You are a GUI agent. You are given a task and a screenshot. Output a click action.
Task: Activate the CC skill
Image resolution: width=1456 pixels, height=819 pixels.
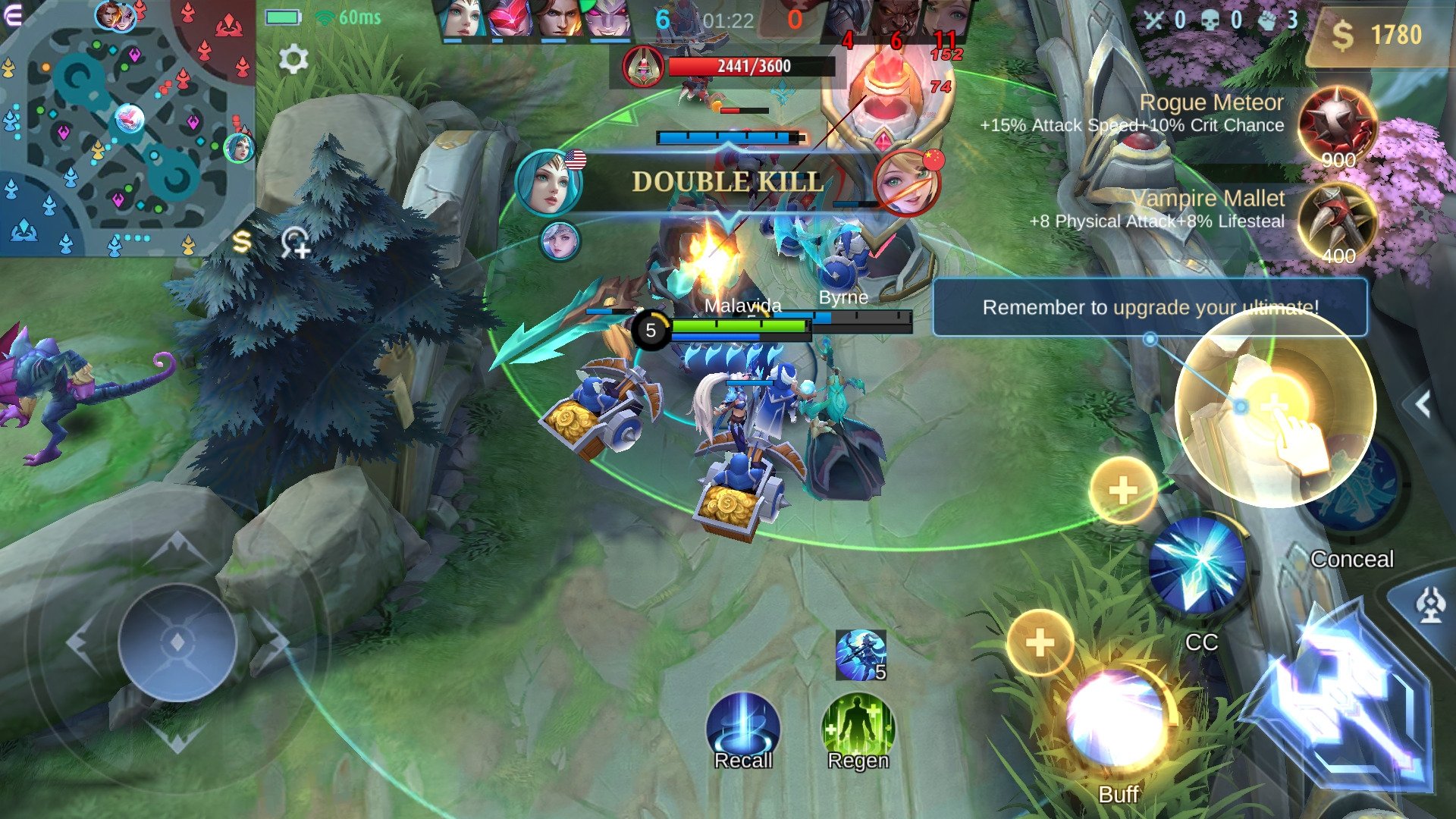[x=1197, y=566]
